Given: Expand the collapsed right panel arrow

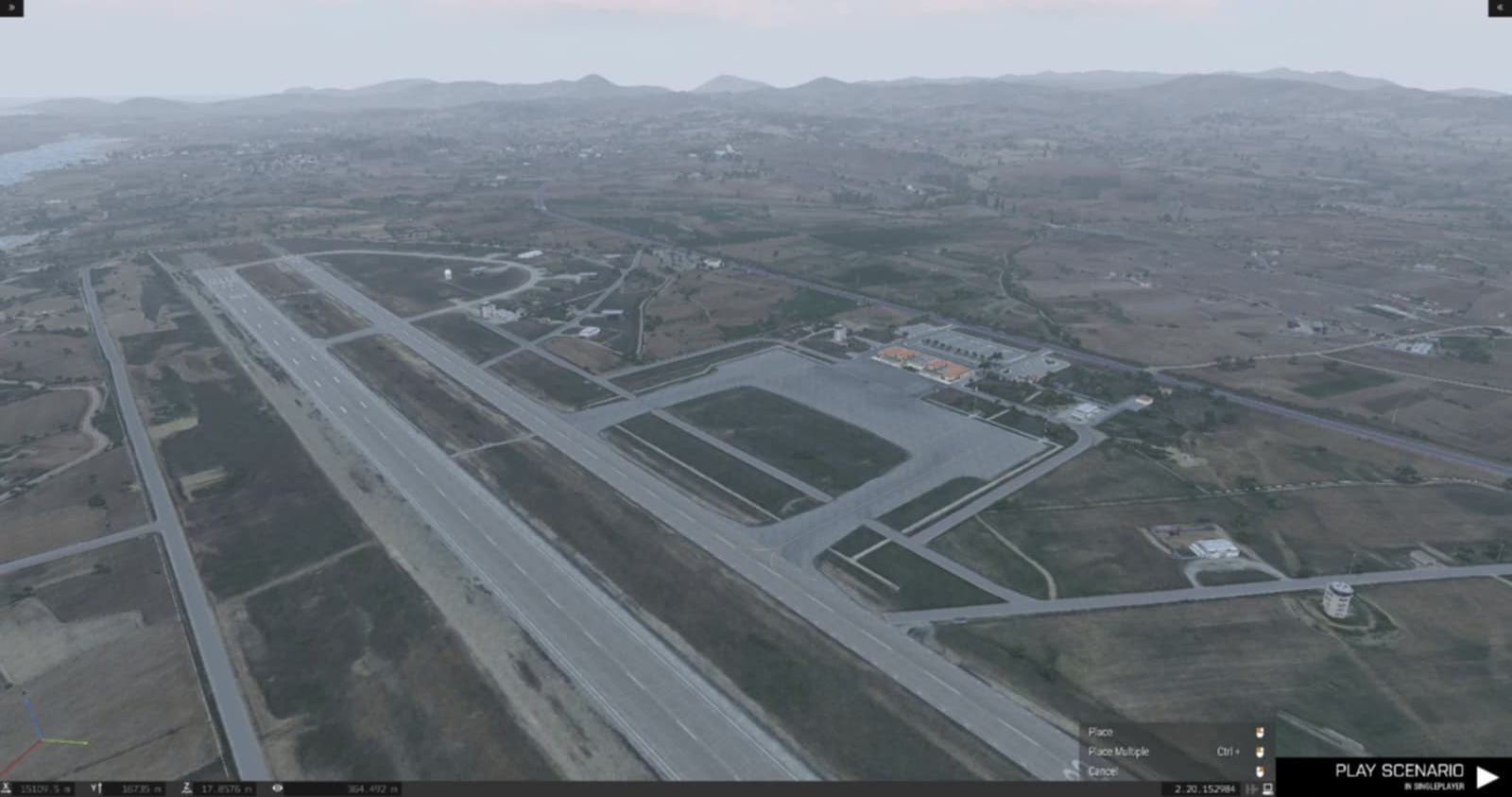Looking at the screenshot, I should pos(1500,8).
